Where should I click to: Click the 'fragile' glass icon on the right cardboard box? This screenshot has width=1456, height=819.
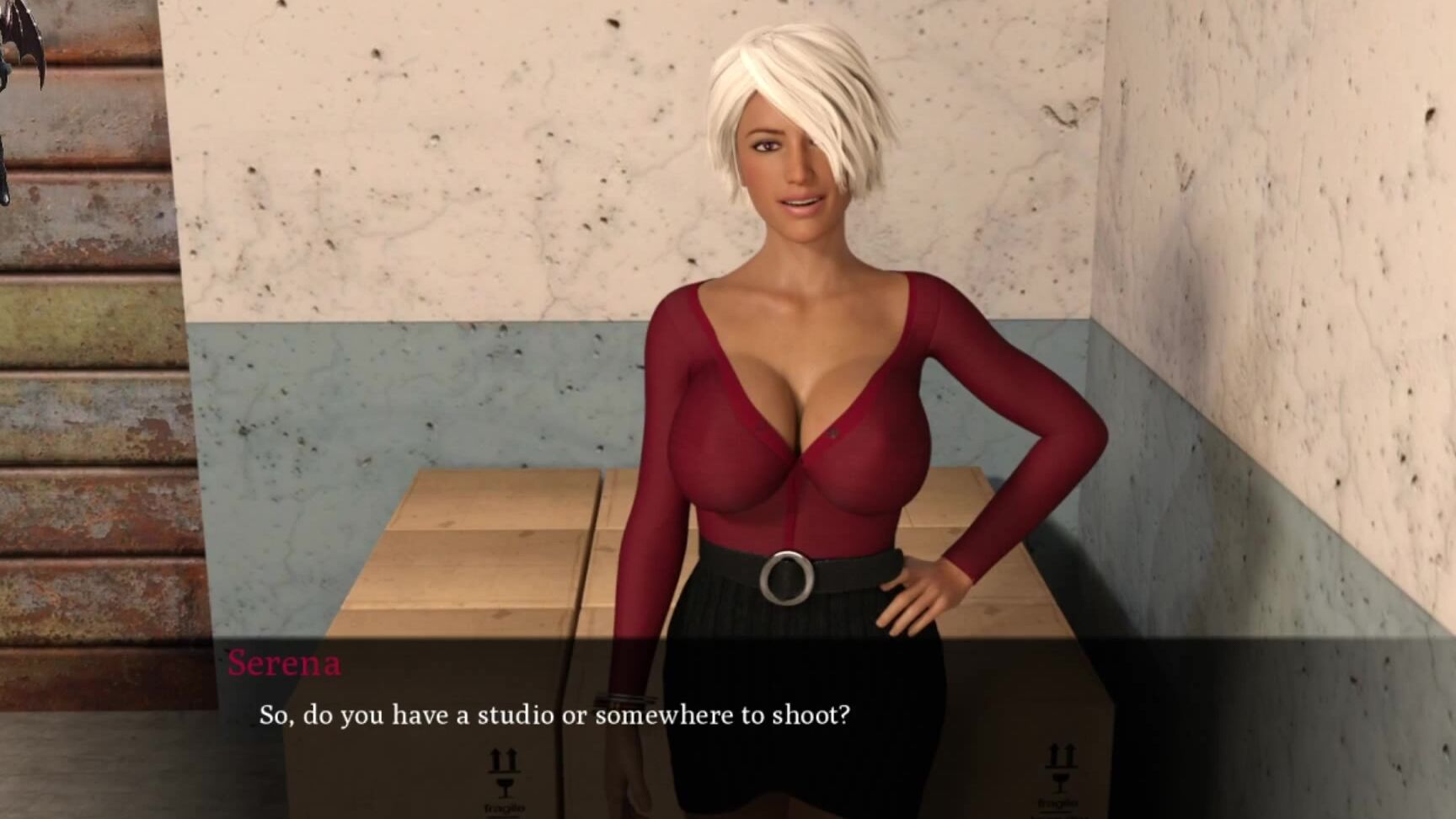click(x=1061, y=784)
